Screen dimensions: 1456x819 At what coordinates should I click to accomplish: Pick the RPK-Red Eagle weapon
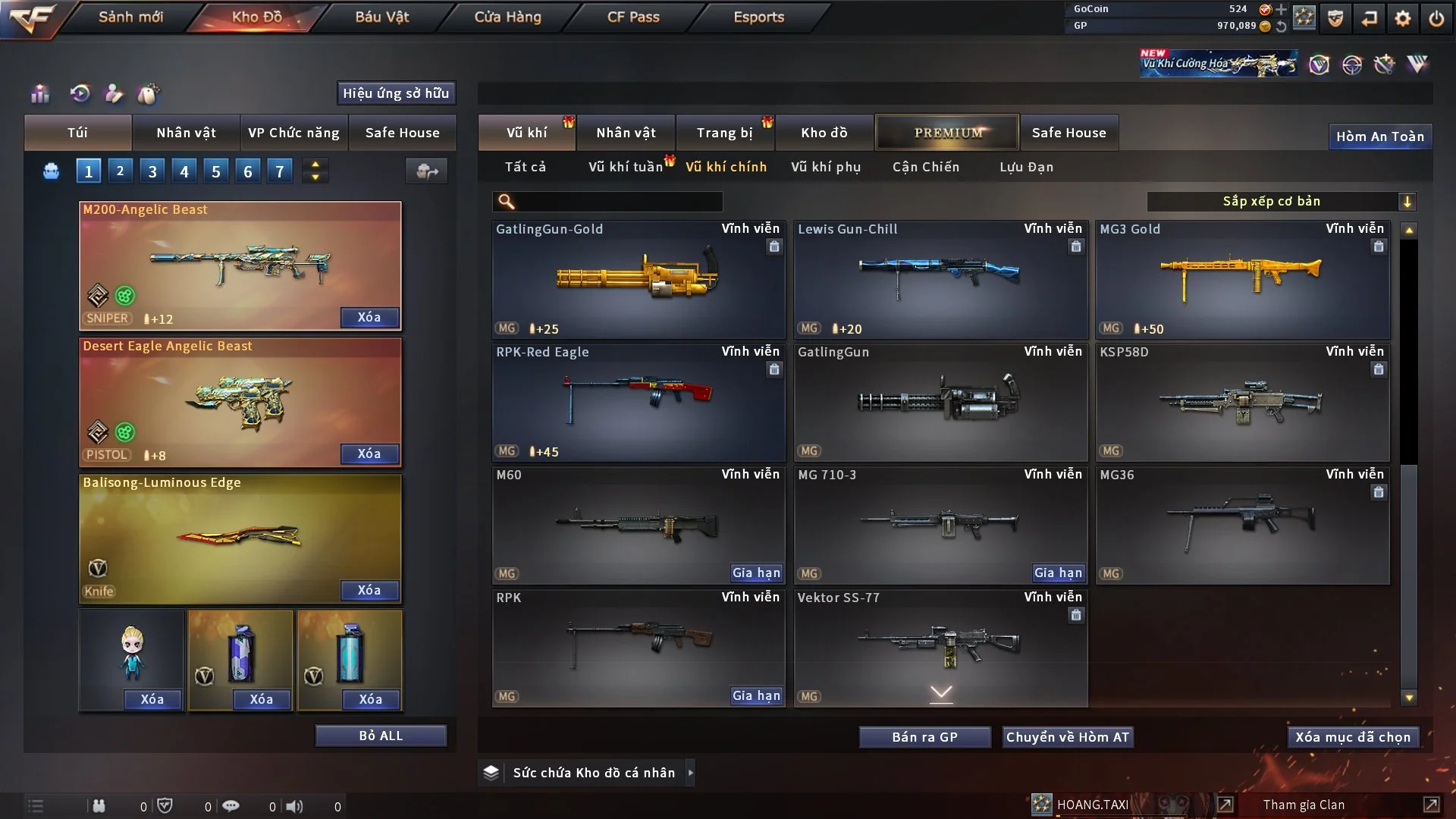point(638,402)
